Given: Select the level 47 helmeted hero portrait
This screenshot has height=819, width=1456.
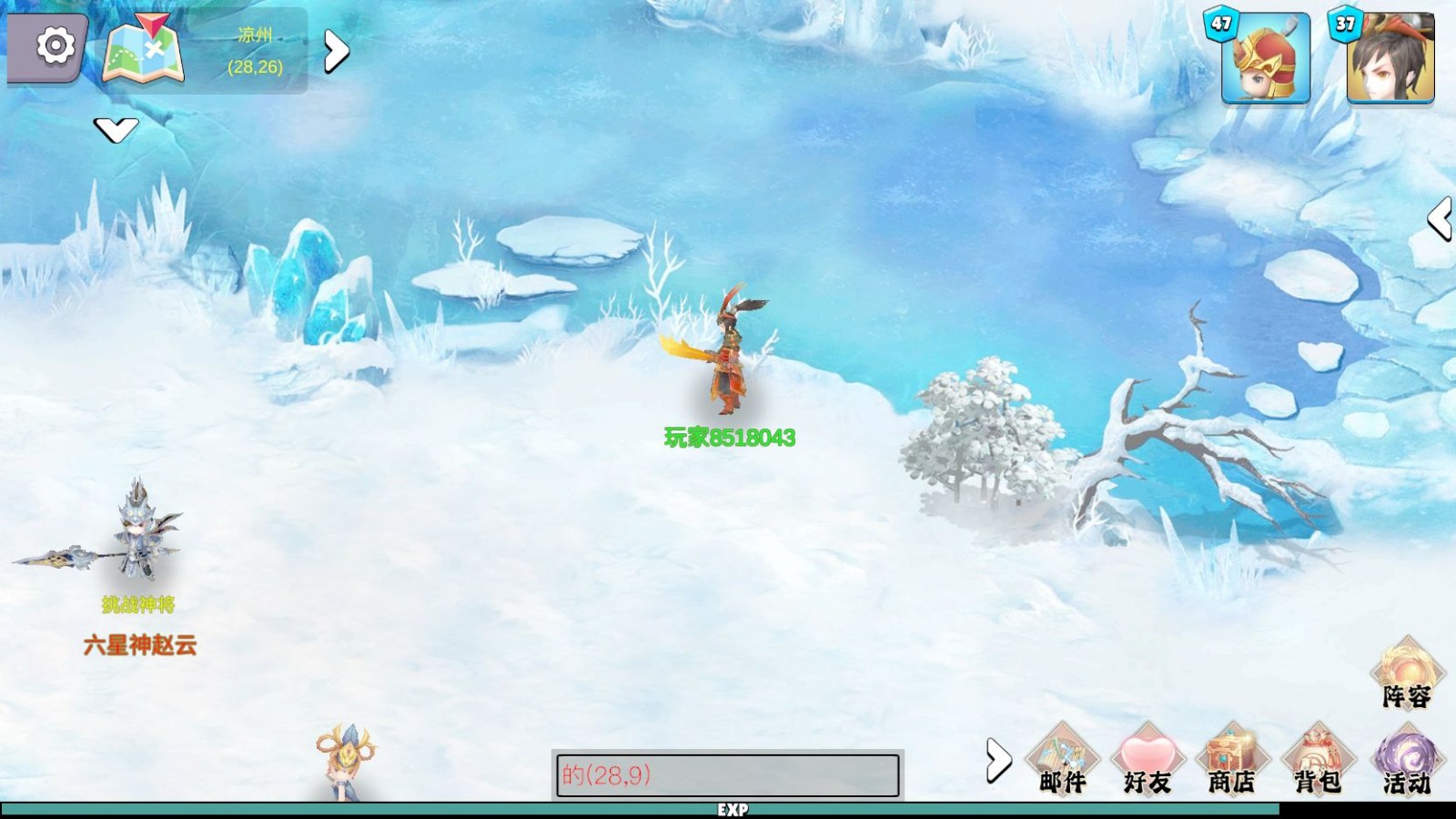Looking at the screenshot, I should (1265, 57).
